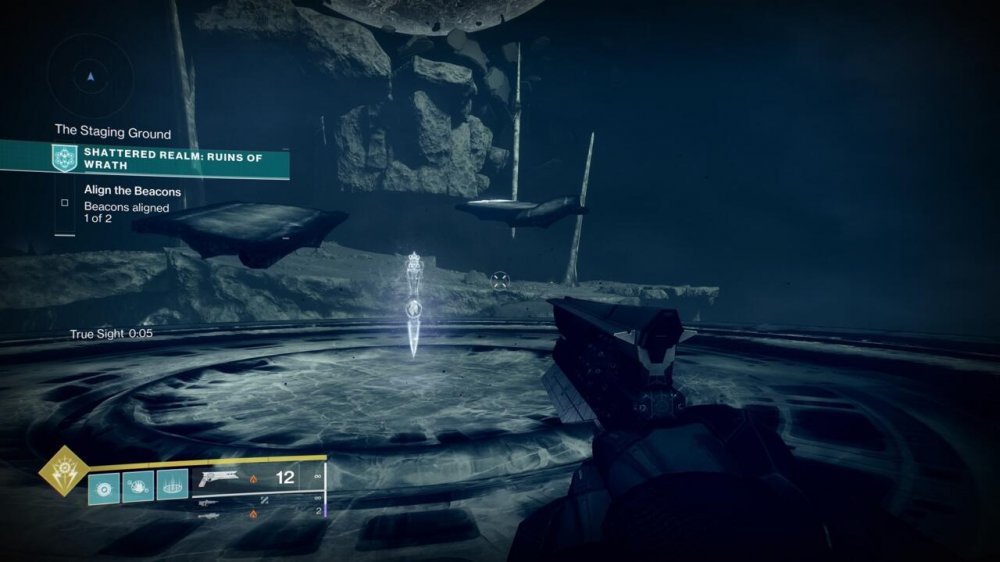Open the Shattered Realm: Ruins of Wrath banner
This screenshot has width=1000, height=562.
(172, 159)
